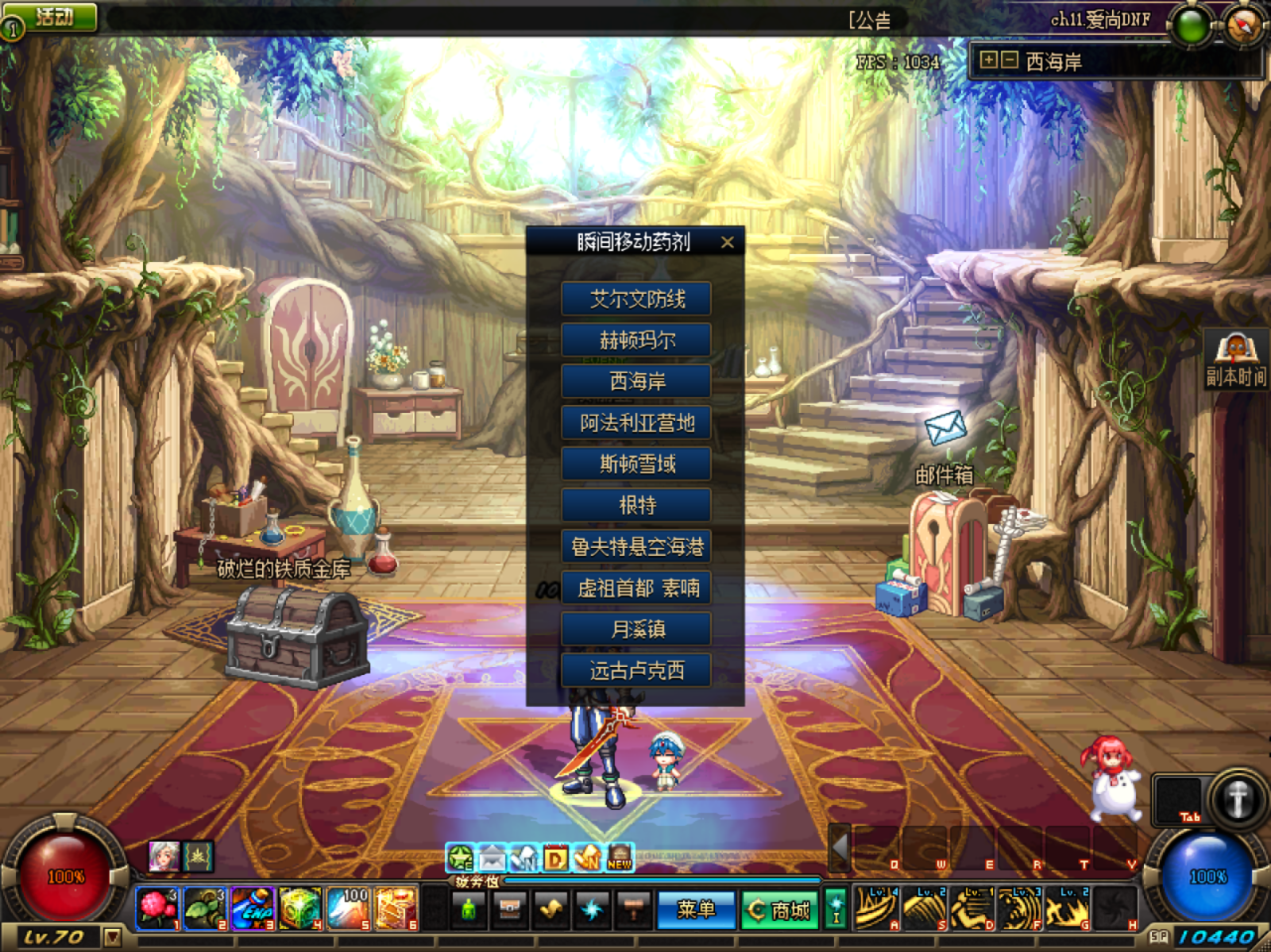The image size is (1271, 952).
Task: Open the 商城 cash shop
Action: [x=779, y=910]
